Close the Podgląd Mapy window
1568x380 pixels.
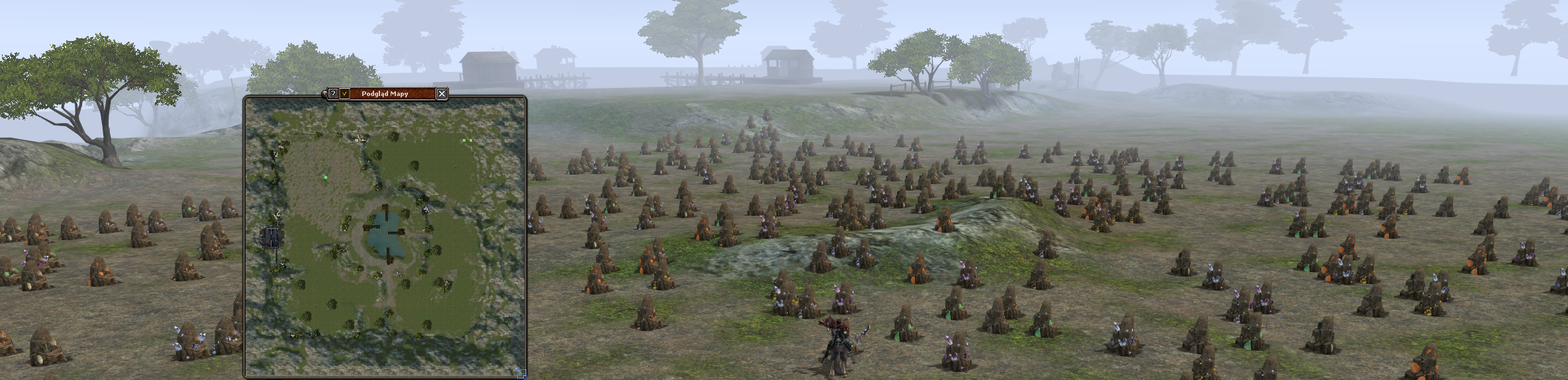tap(442, 94)
